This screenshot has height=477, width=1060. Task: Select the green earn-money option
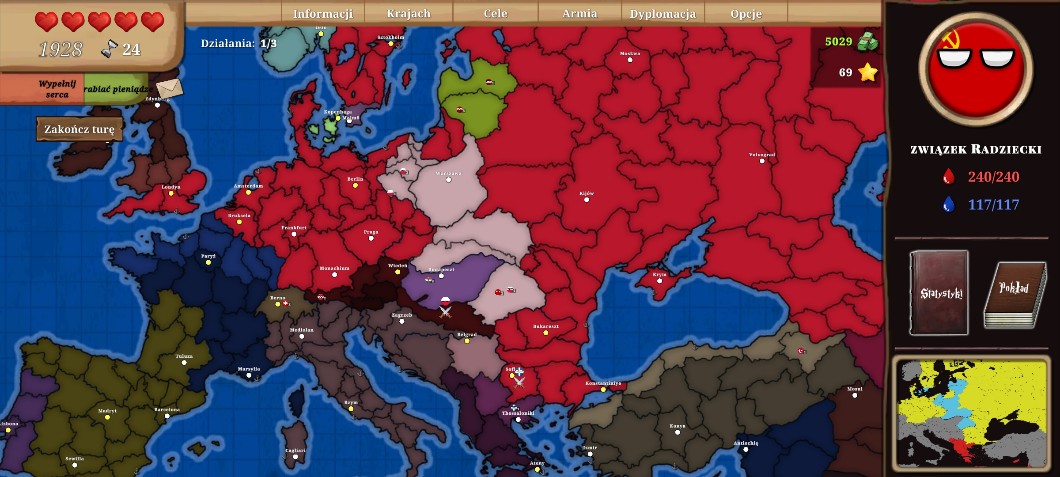point(116,88)
